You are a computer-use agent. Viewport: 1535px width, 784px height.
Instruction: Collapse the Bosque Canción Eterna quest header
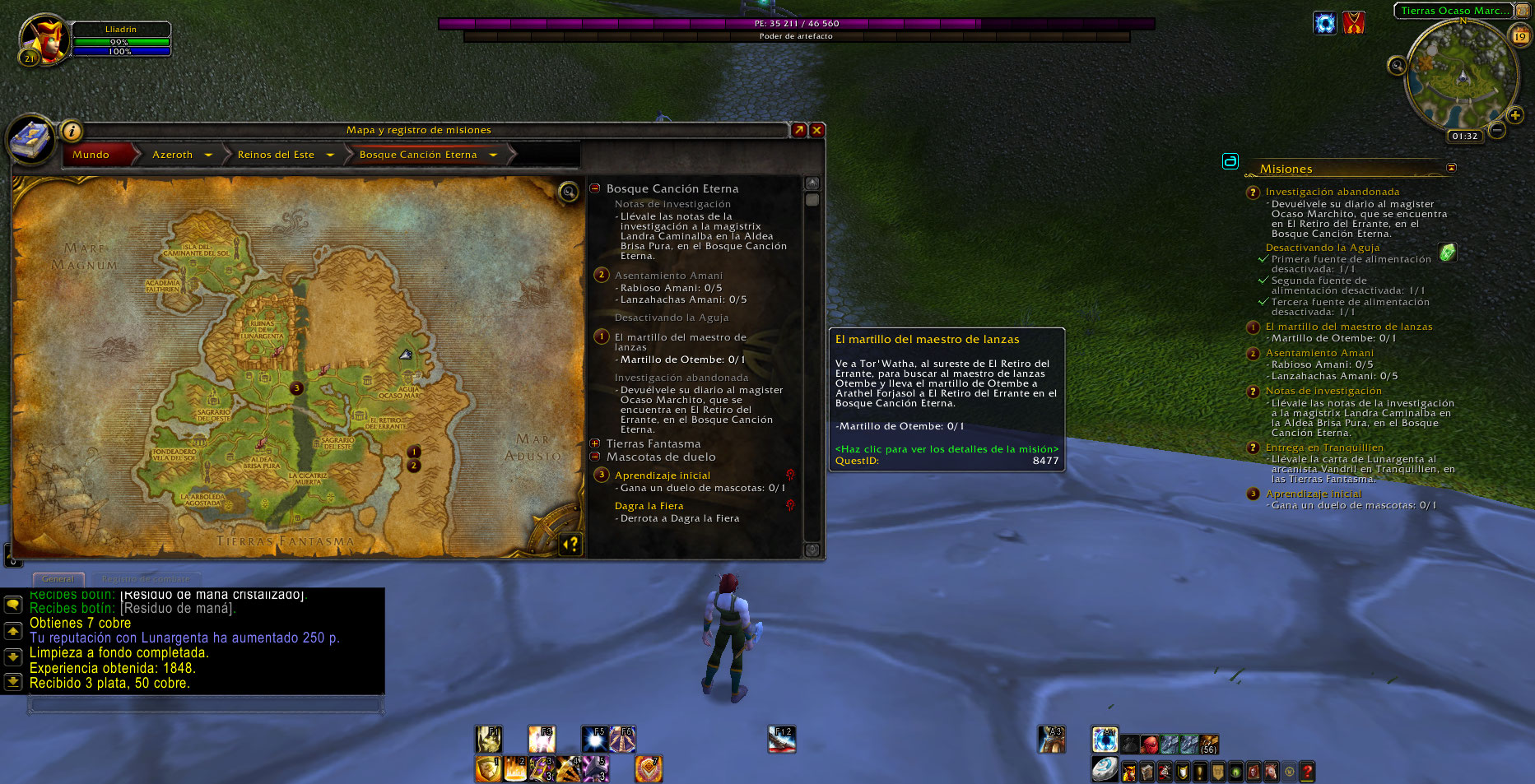[x=595, y=188]
